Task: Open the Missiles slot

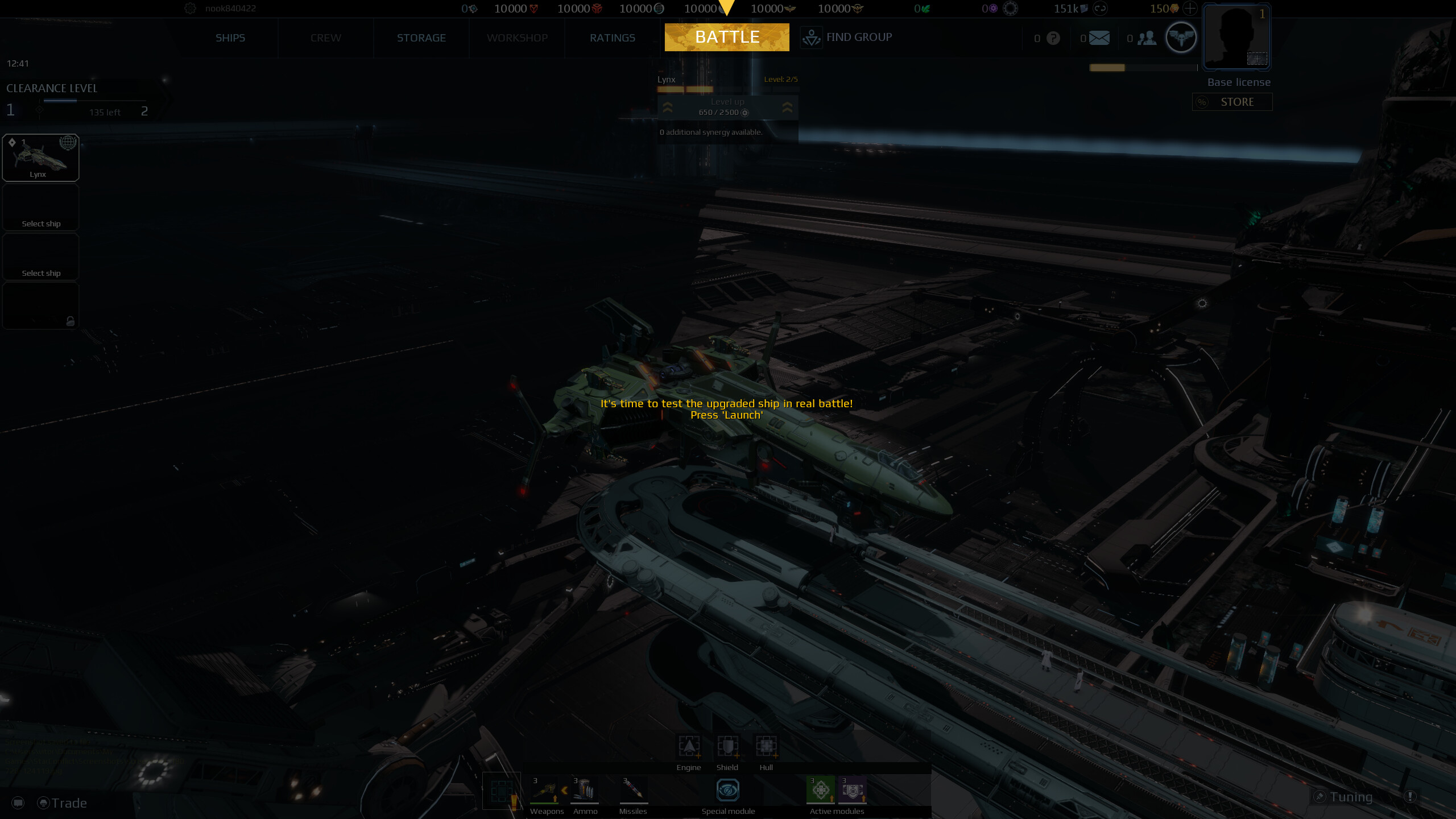Action: click(x=632, y=791)
